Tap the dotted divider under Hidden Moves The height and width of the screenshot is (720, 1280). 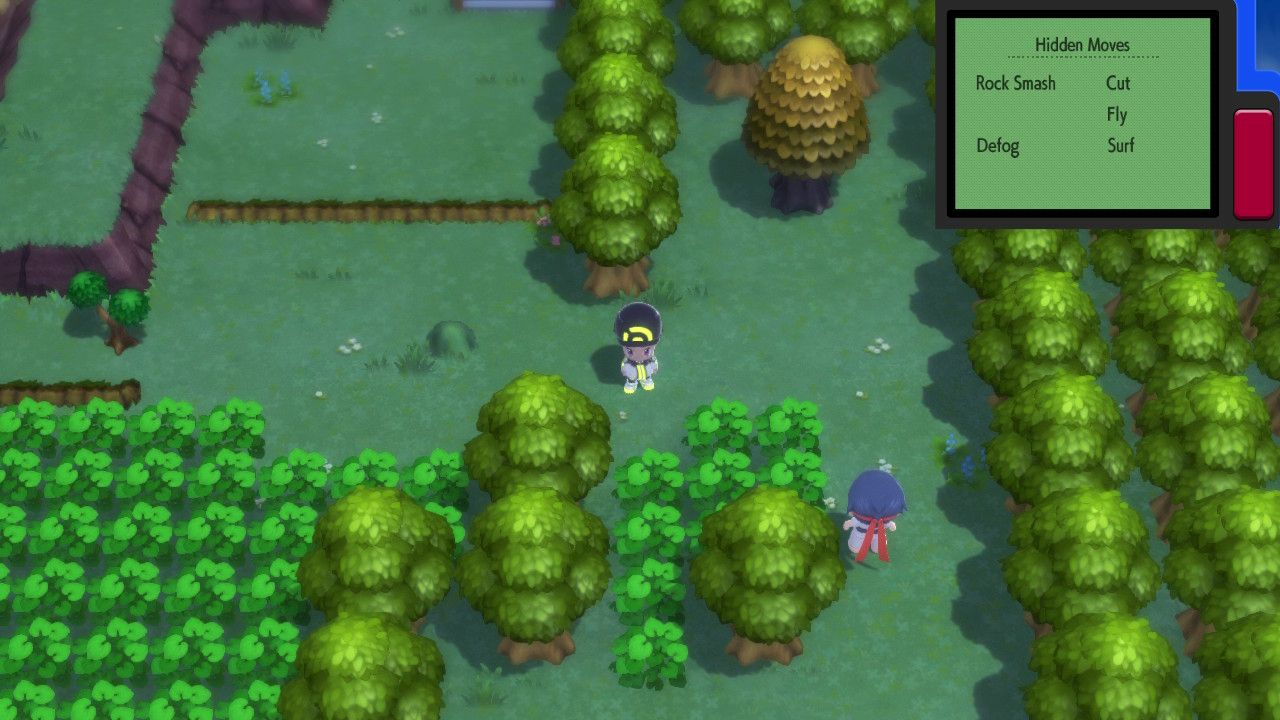coord(1082,58)
